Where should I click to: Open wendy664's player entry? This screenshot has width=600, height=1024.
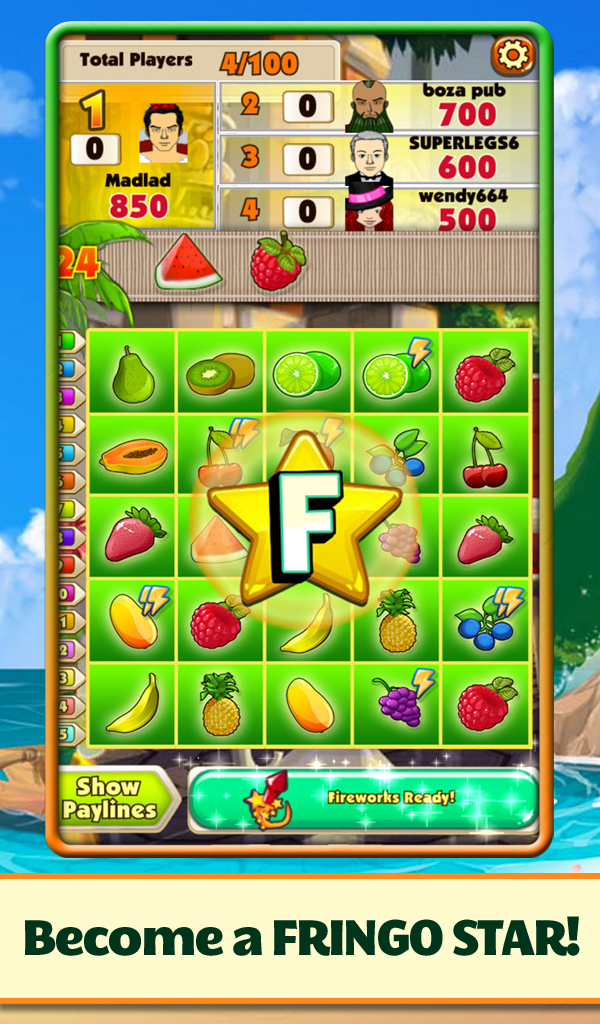(x=378, y=210)
